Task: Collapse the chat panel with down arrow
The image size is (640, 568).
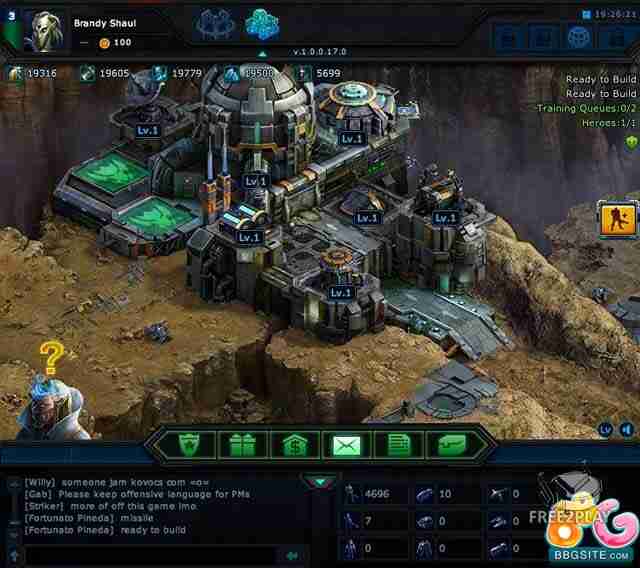Action: pyautogui.click(x=320, y=482)
